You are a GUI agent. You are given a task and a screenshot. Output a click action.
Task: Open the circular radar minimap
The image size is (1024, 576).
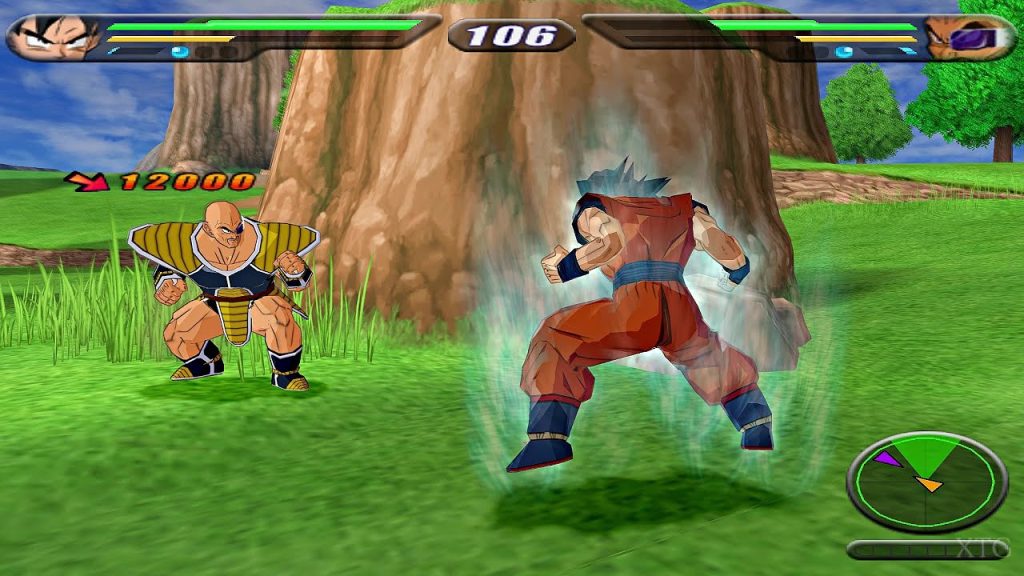926,481
